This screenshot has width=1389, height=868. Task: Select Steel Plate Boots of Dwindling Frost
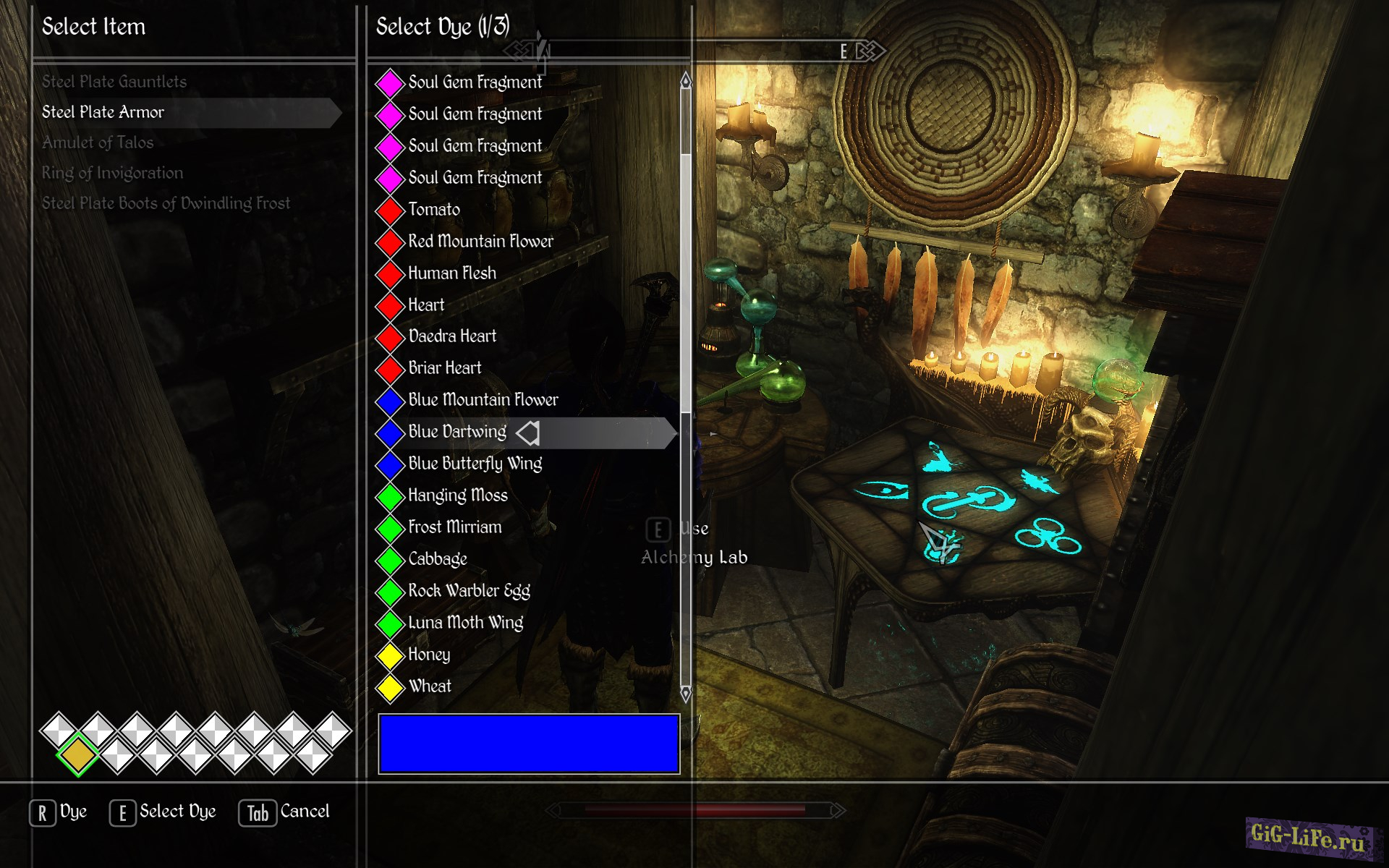[166, 203]
